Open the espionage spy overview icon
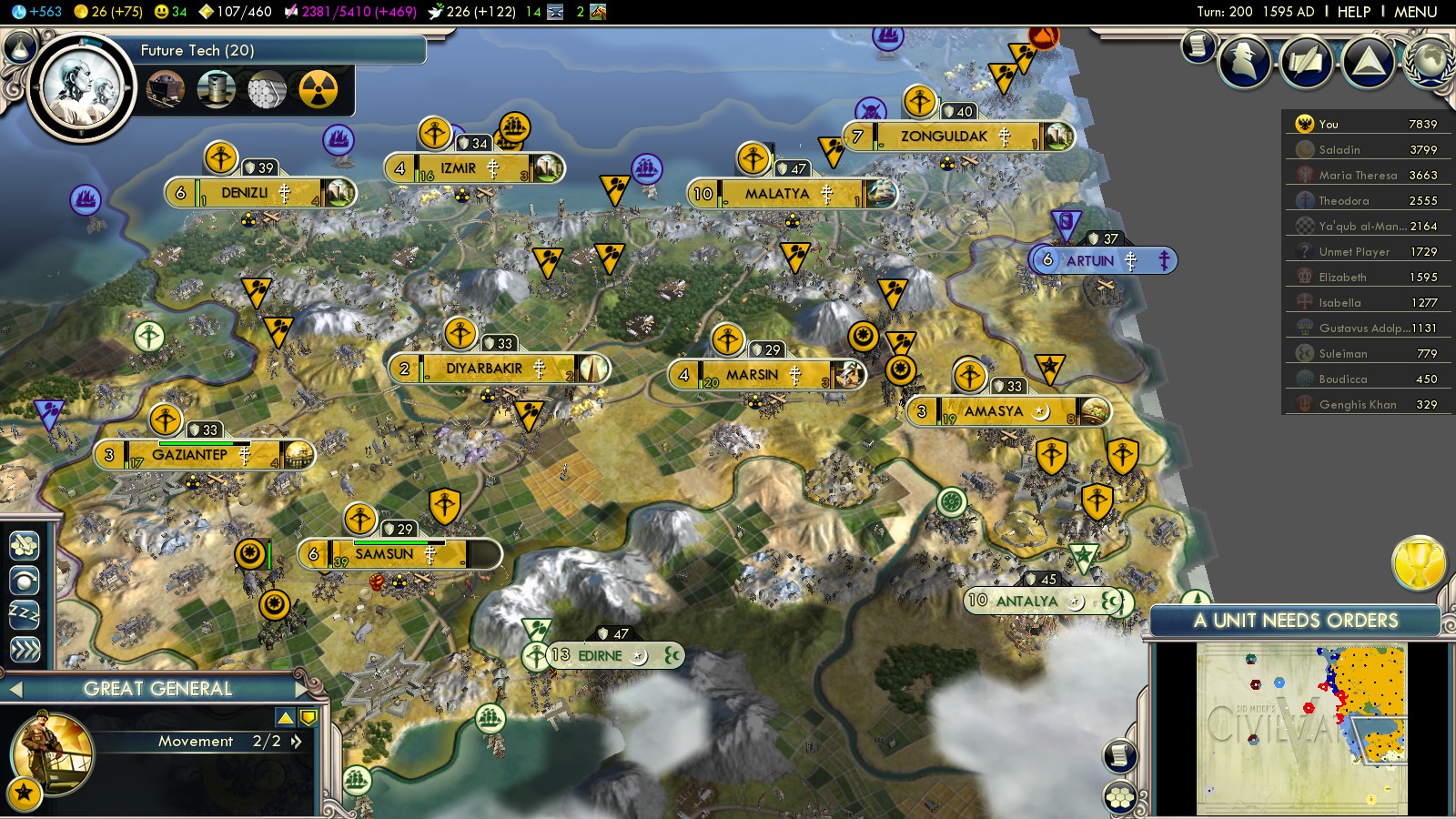The height and width of the screenshot is (819, 1456). coord(1244,62)
